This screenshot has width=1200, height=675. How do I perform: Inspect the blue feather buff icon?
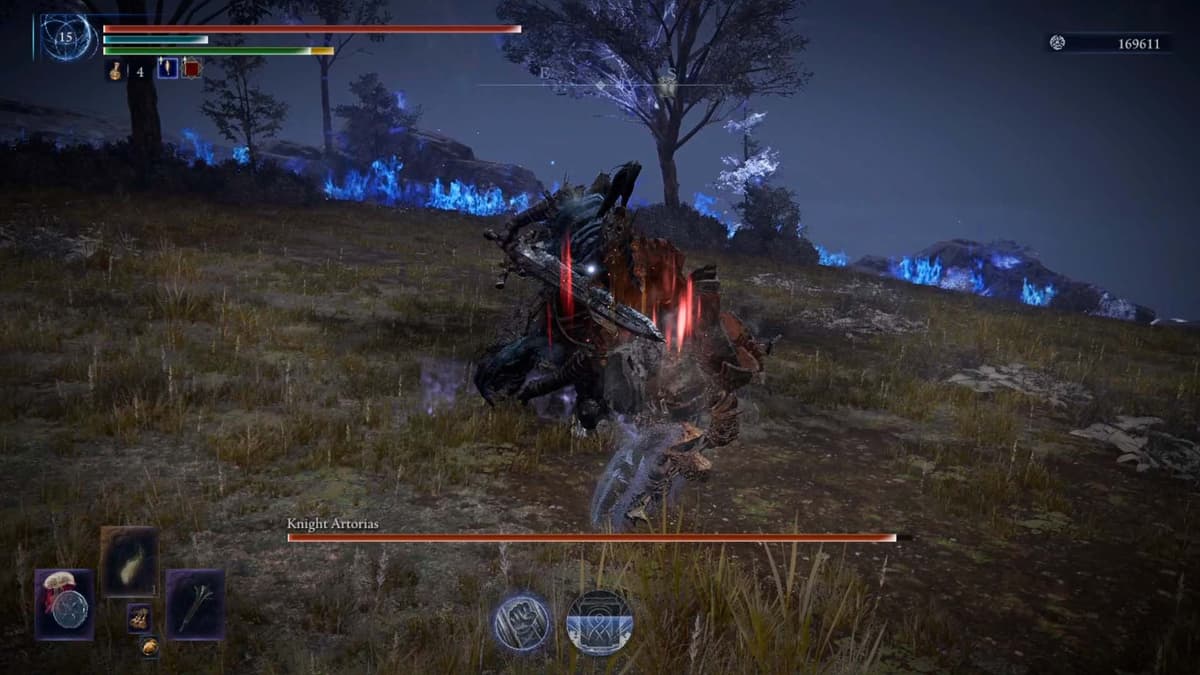pos(167,69)
